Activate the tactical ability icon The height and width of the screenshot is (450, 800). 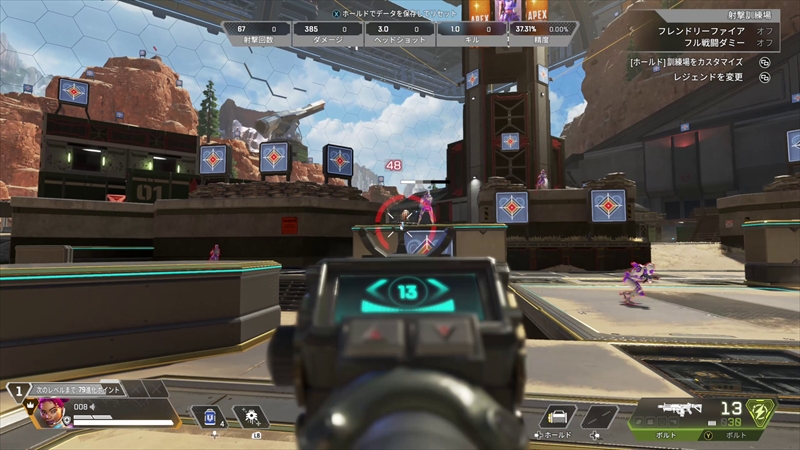(x=249, y=416)
